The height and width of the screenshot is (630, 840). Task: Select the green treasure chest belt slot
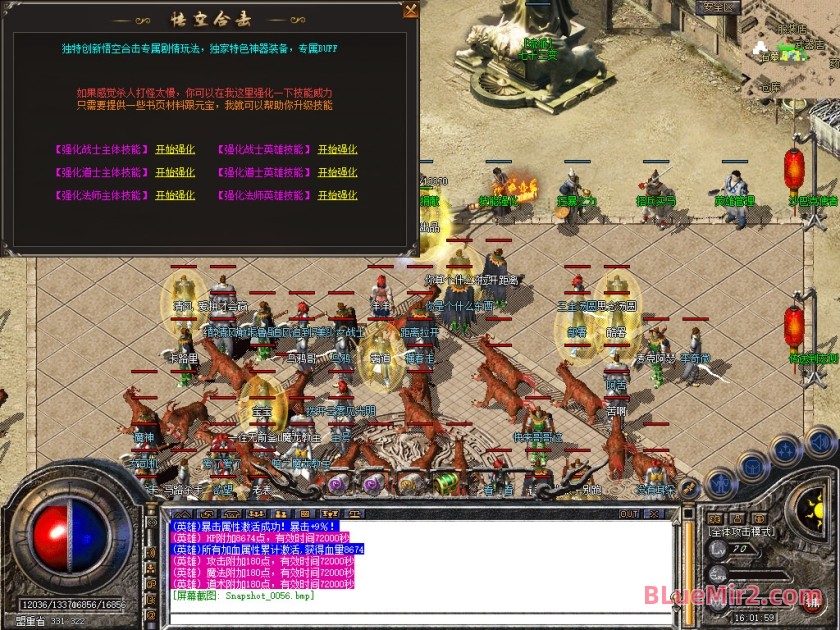[446, 483]
